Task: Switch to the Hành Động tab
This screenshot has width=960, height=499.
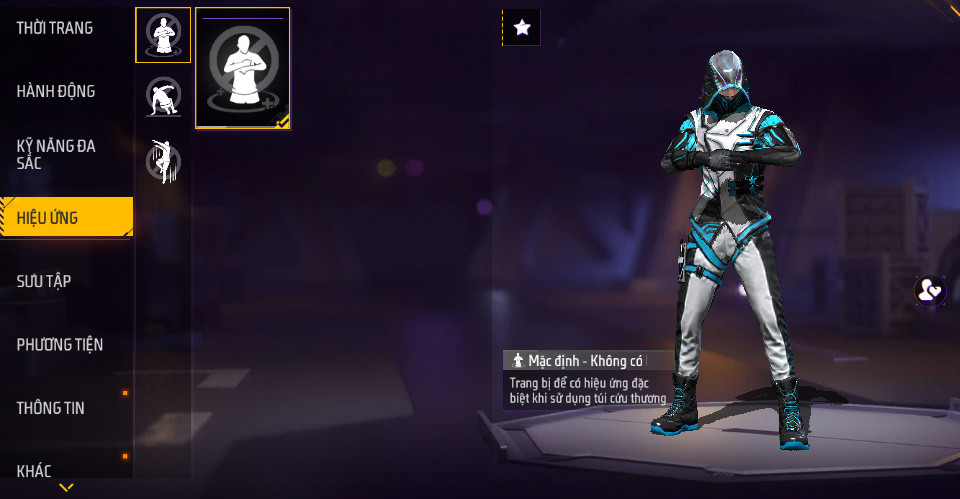Action: [57, 92]
